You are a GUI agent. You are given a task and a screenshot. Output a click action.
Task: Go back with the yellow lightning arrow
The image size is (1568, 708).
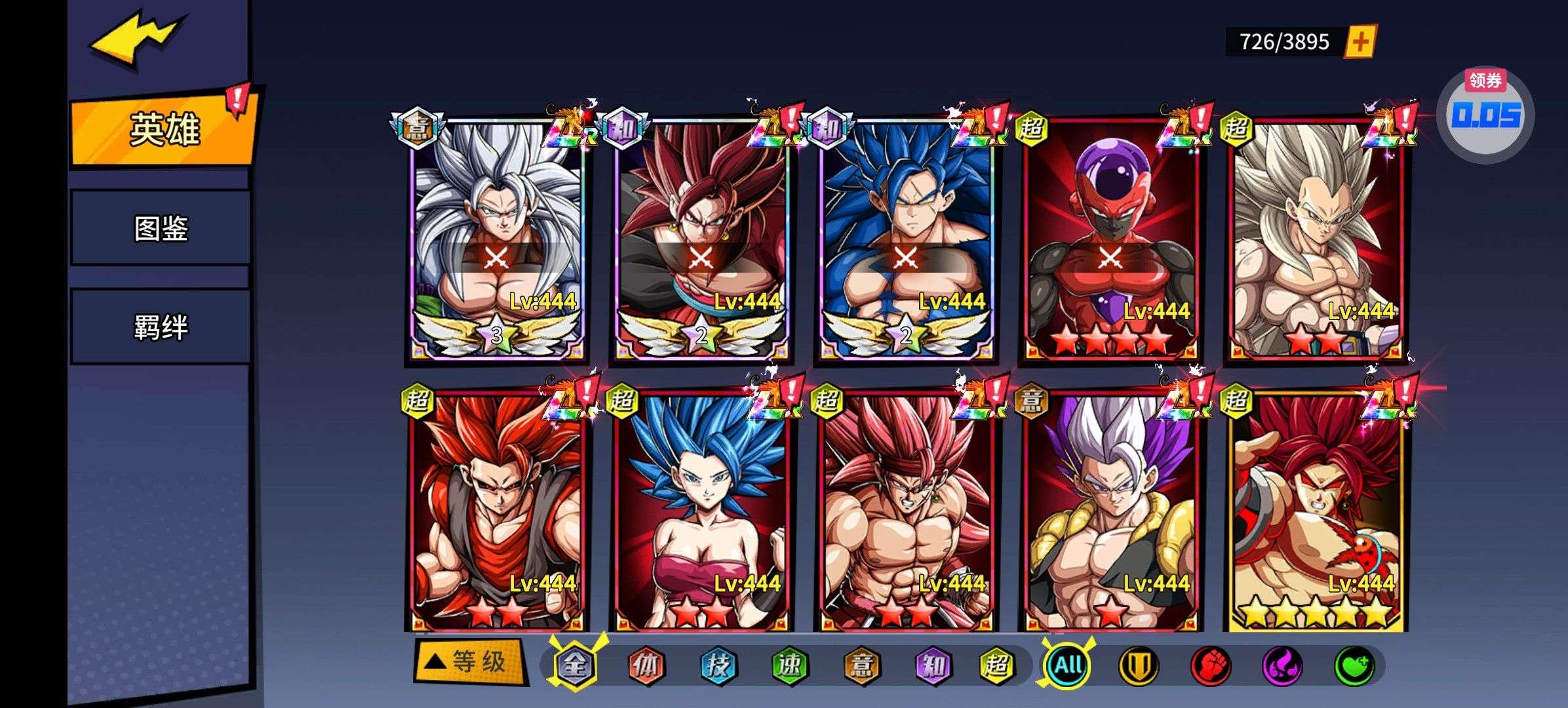136,41
